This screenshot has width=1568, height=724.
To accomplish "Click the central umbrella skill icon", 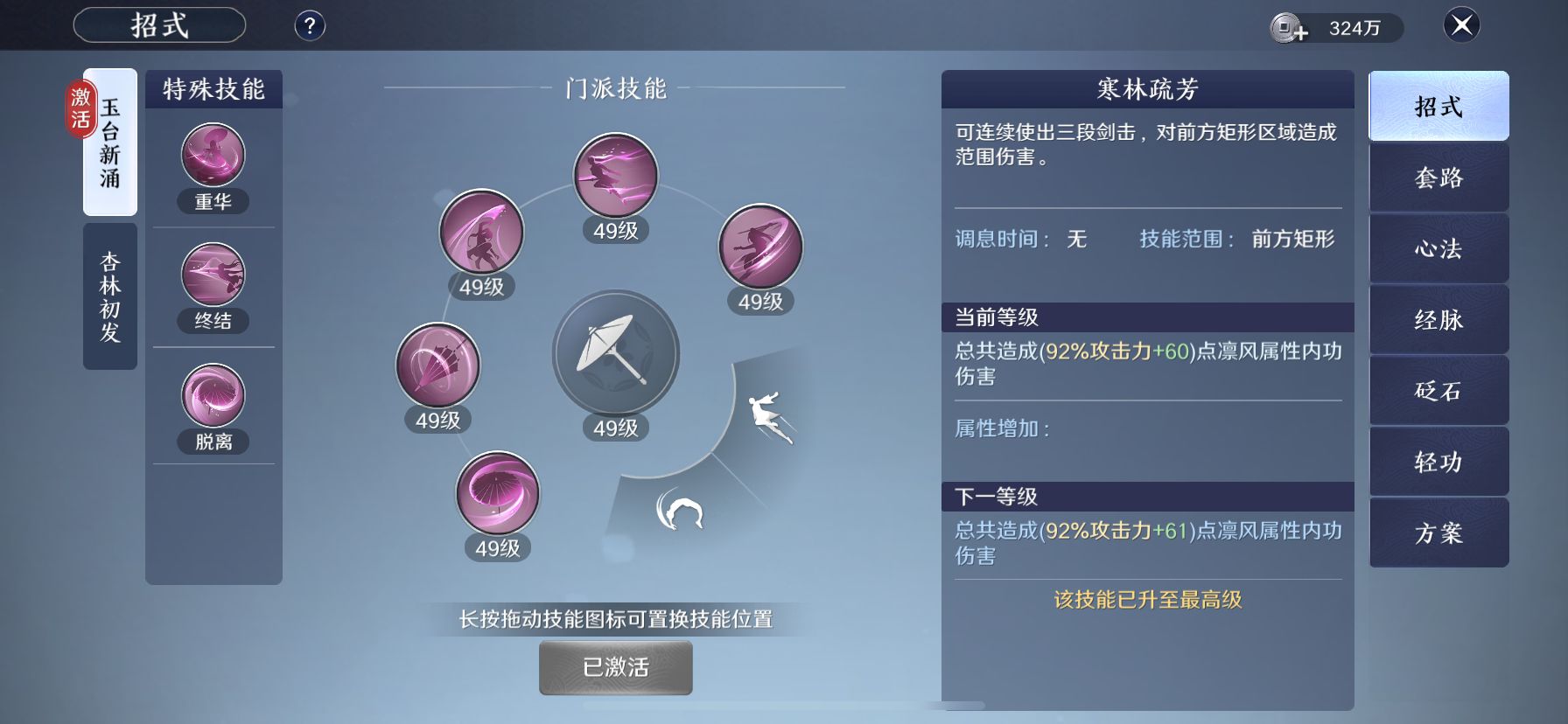I will tap(615, 353).
